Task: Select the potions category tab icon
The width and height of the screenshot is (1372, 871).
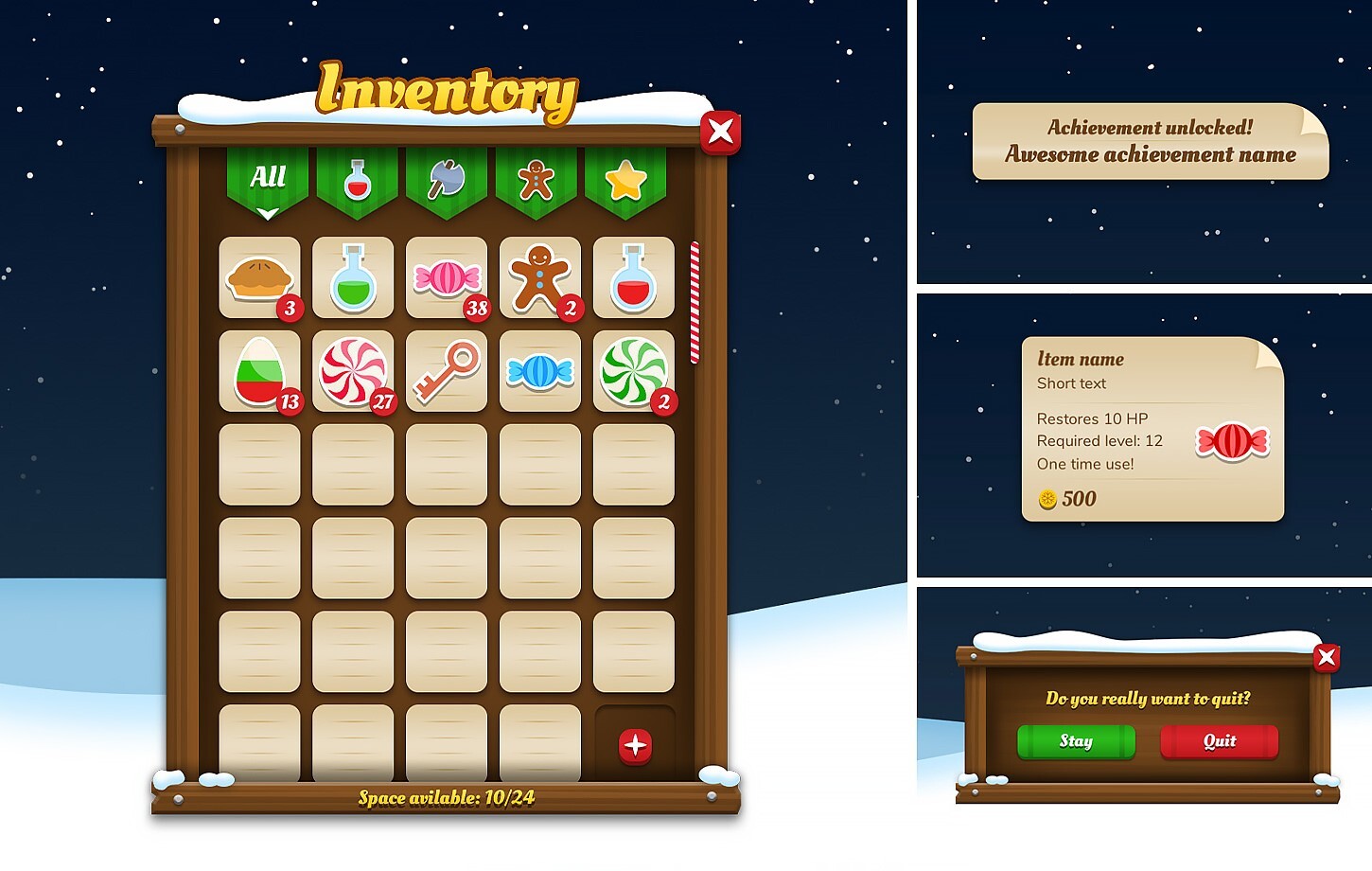Action: [356, 180]
